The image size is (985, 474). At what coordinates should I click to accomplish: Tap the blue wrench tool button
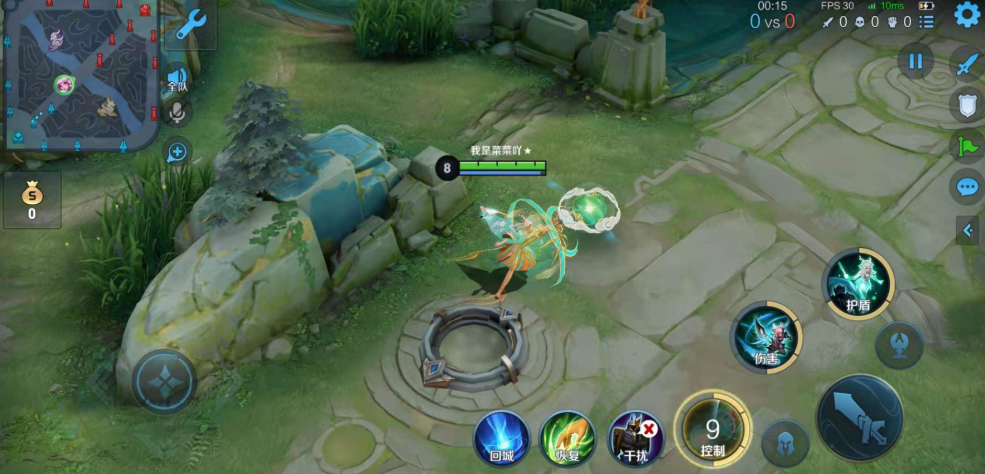[190, 24]
